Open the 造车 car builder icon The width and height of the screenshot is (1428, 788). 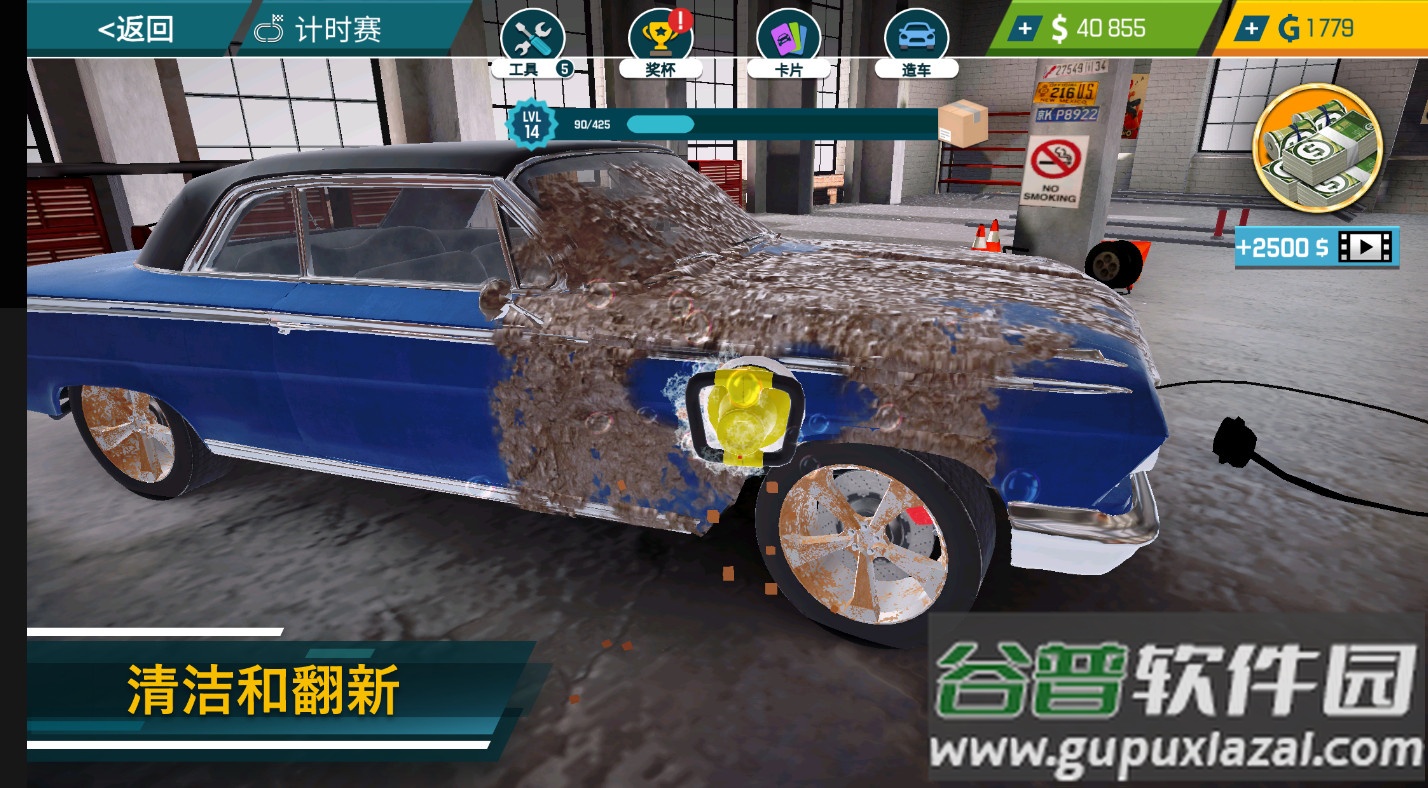(x=916, y=33)
